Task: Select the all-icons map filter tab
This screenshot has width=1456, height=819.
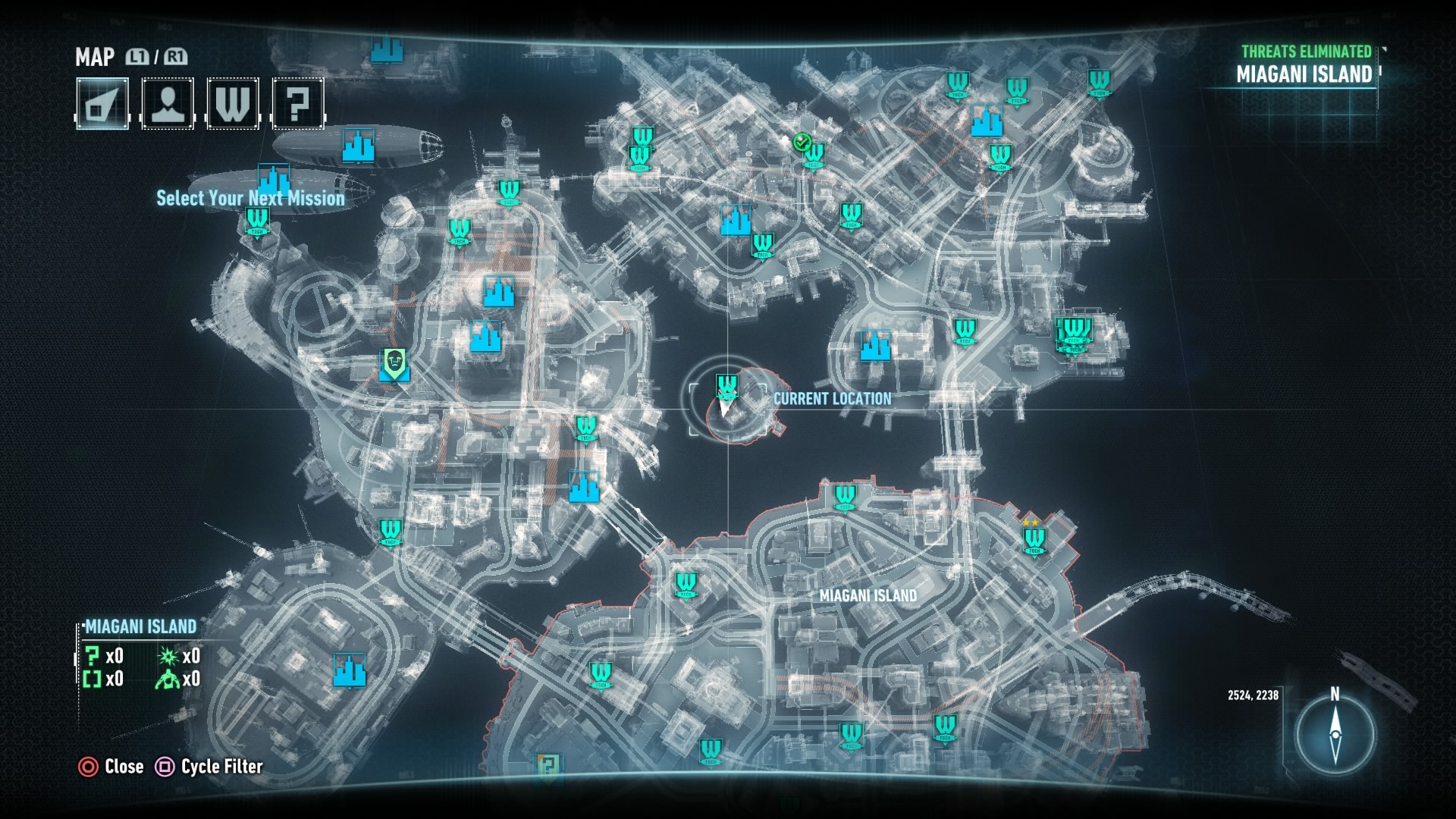Action: (102, 103)
